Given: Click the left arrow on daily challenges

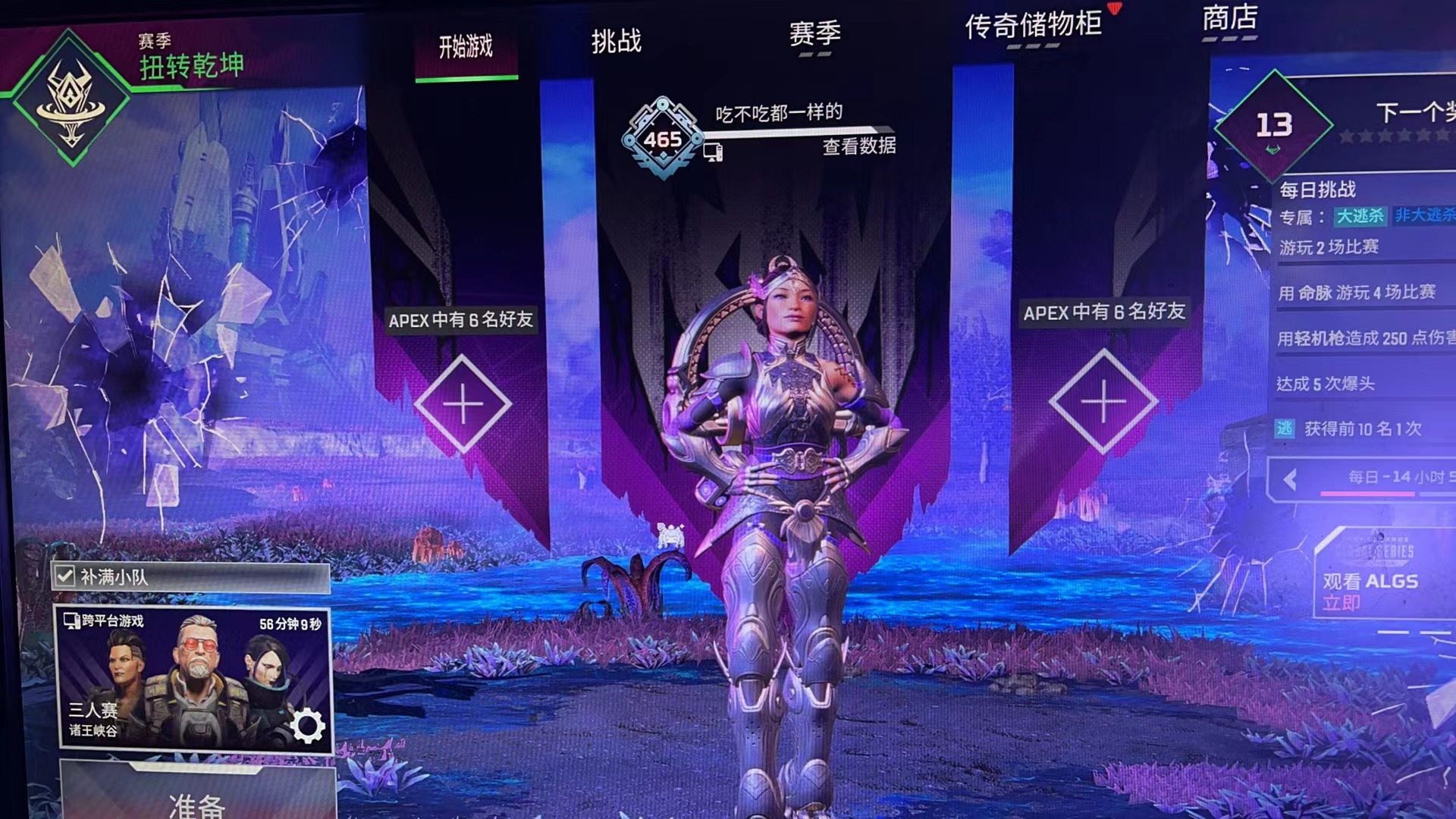Looking at the screenshot, I should 1289,479.
